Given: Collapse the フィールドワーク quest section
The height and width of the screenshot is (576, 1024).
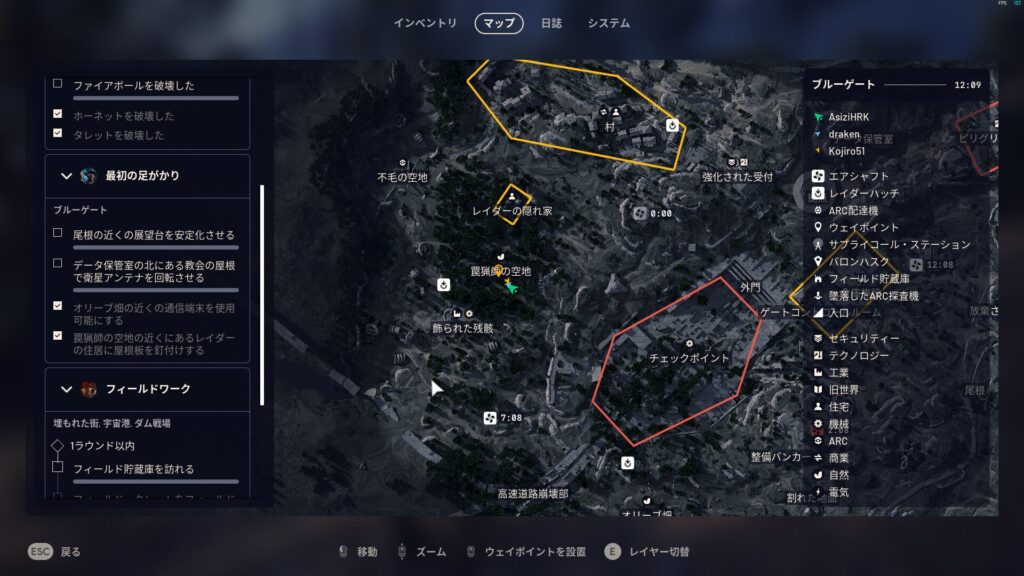Looking at the screenshot, I should click(x=67, y=389).
